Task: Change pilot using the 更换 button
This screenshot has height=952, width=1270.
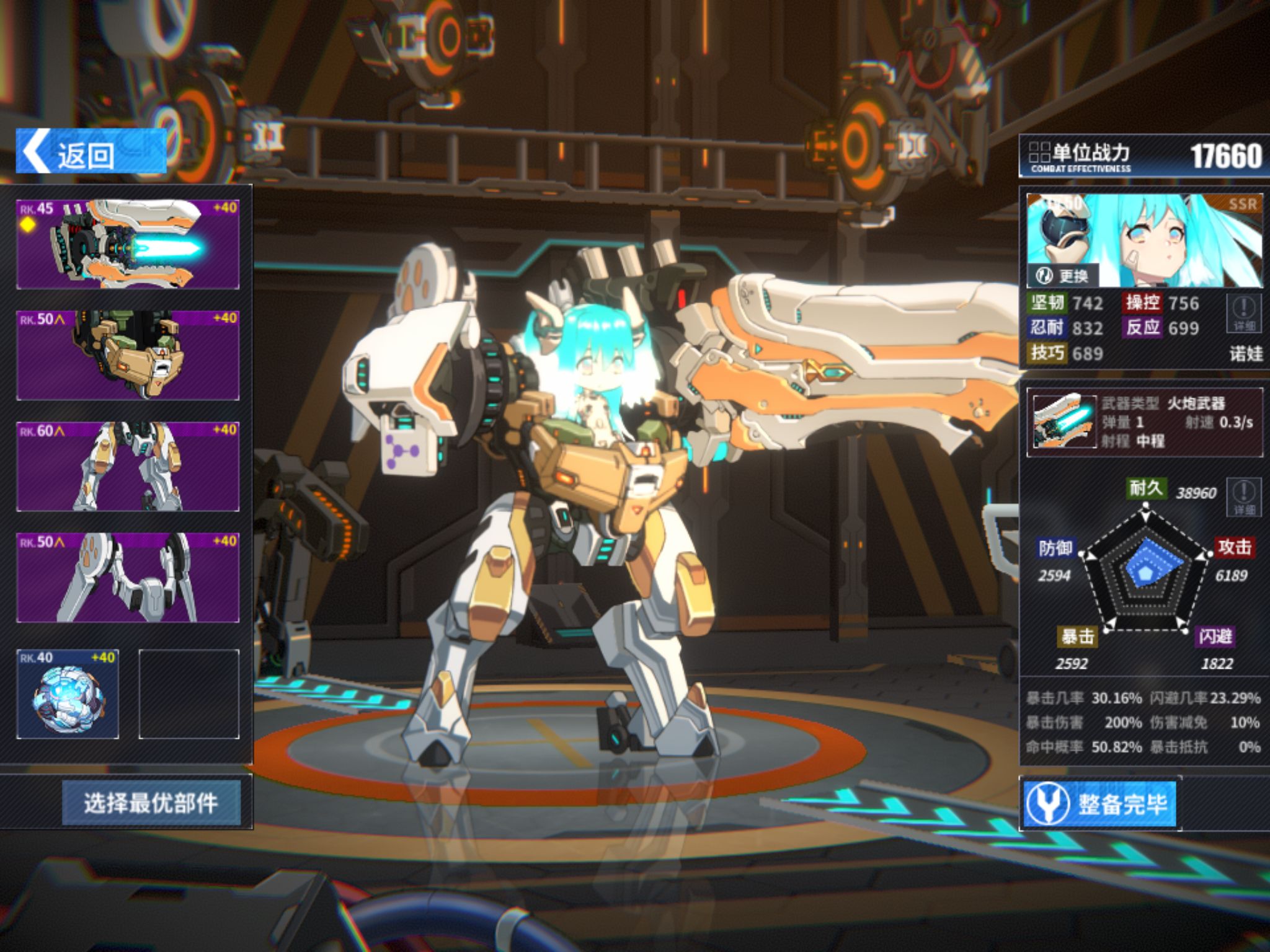Action: [x=1064, y=276]
